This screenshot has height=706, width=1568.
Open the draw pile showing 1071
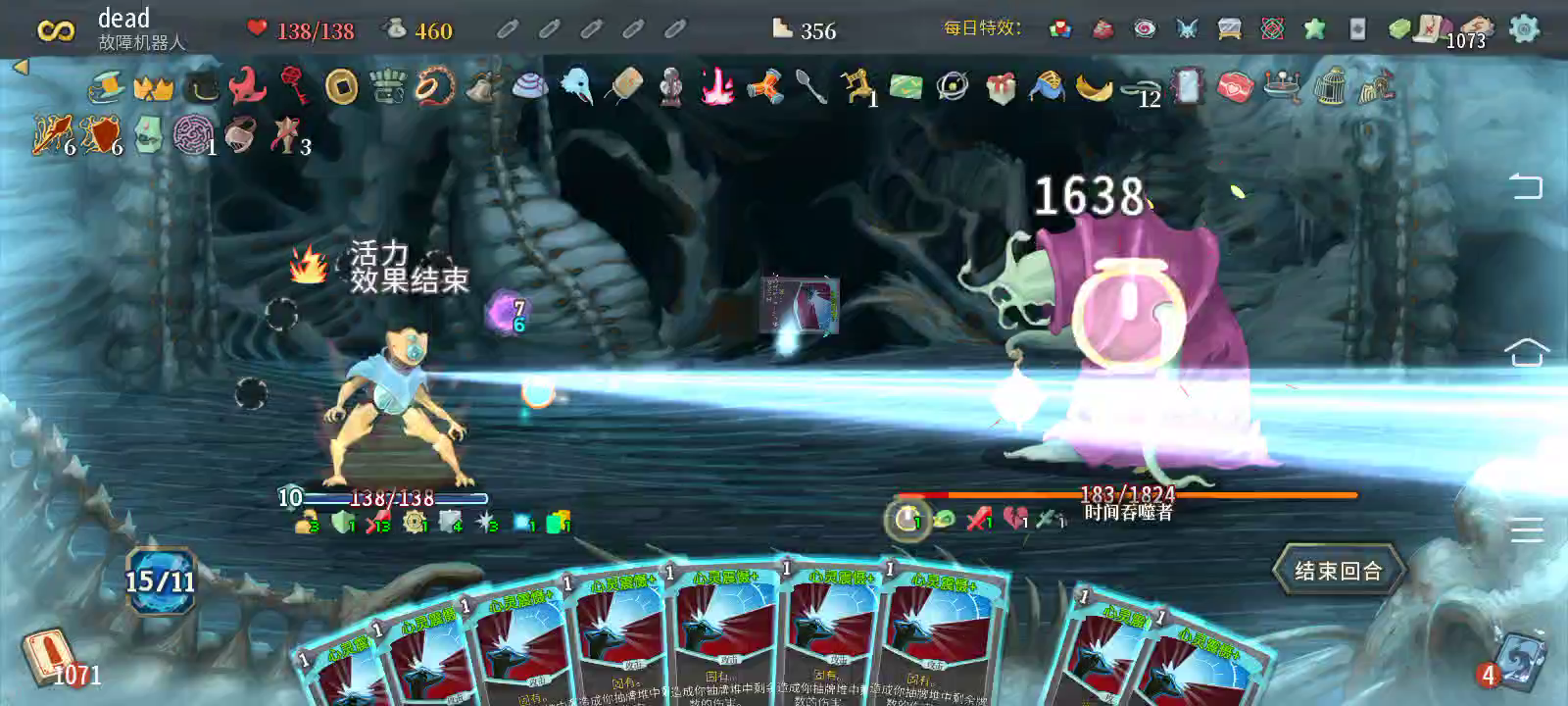click(x=49, y=657)
